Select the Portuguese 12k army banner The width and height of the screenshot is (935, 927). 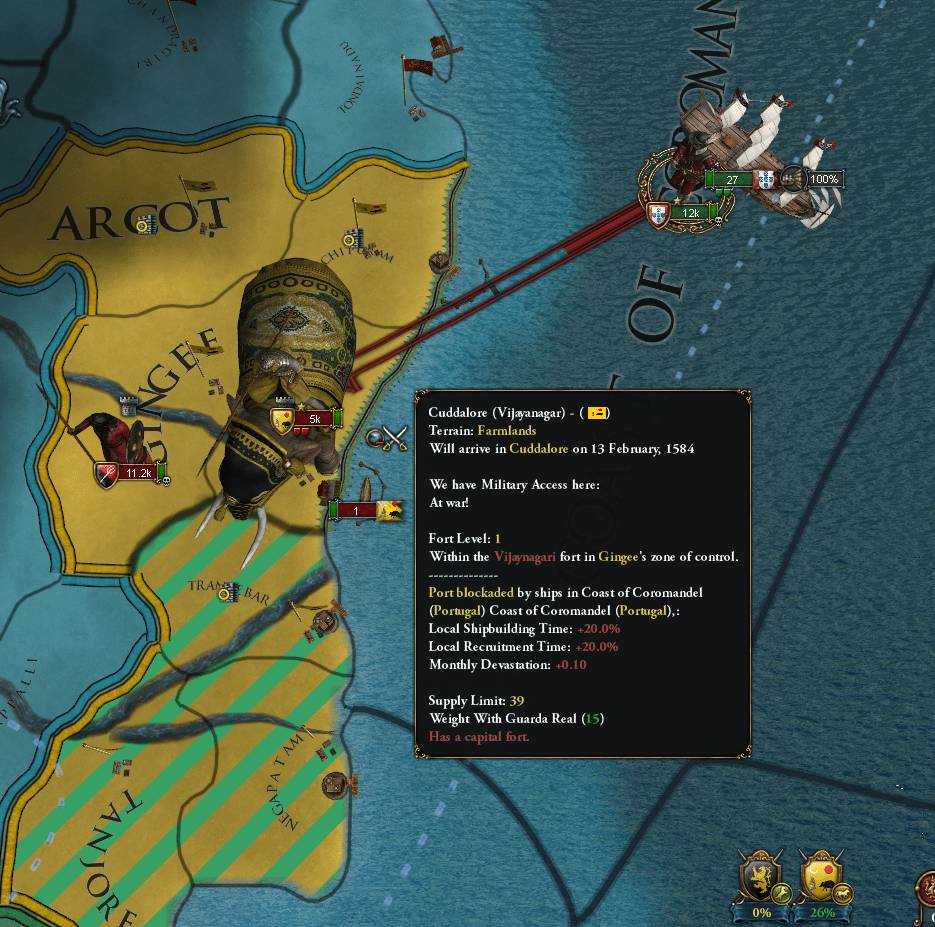pos(688,213)
